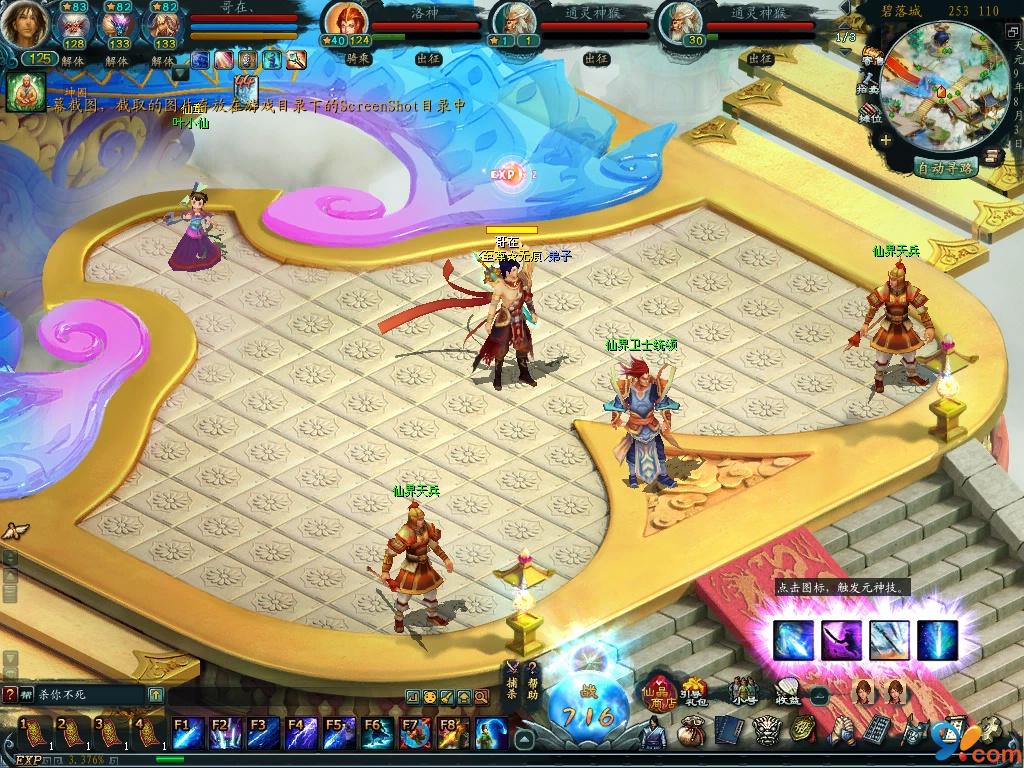The width and height of the screenshot is (1024, 768).
Task: Click the plus button beside the minimap
Action: pyautogui.click(x=886, y=140)
